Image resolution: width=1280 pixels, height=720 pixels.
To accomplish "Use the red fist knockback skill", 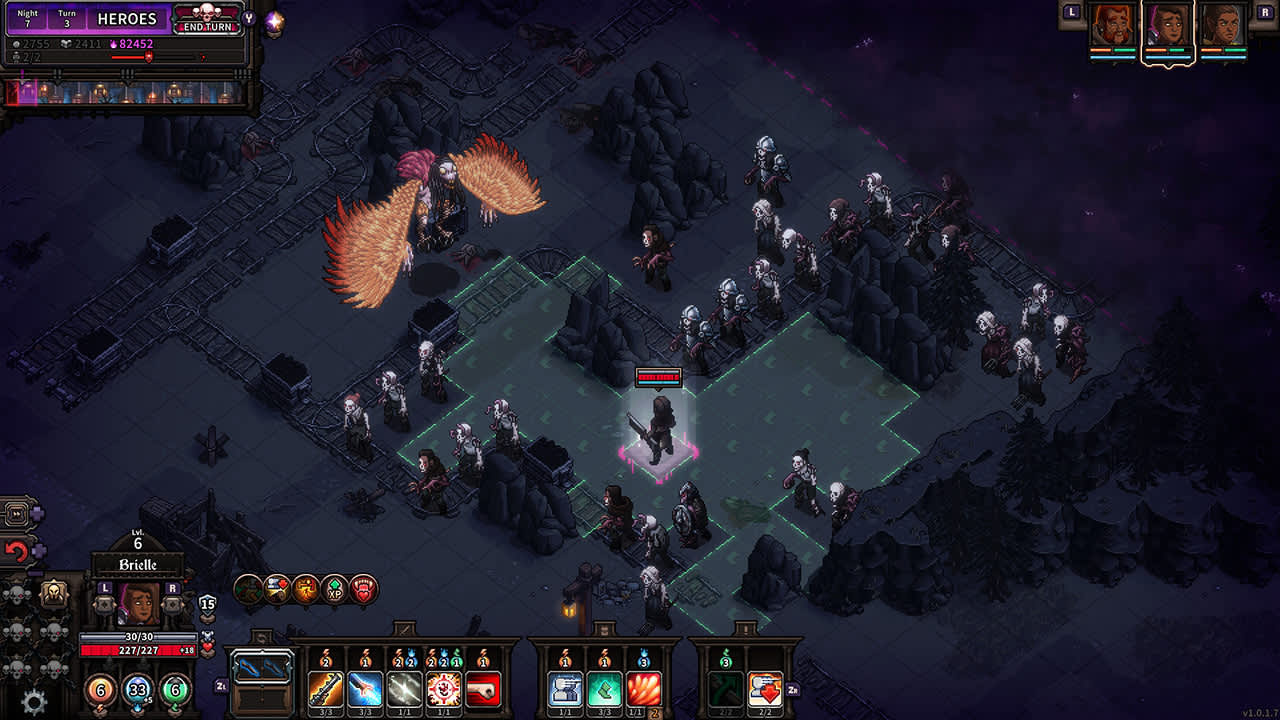I will (483, 688).
